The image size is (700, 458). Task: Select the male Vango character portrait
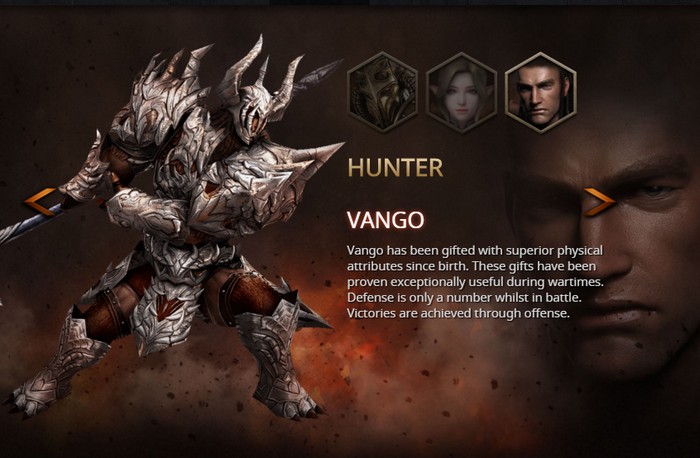point(540,93)
